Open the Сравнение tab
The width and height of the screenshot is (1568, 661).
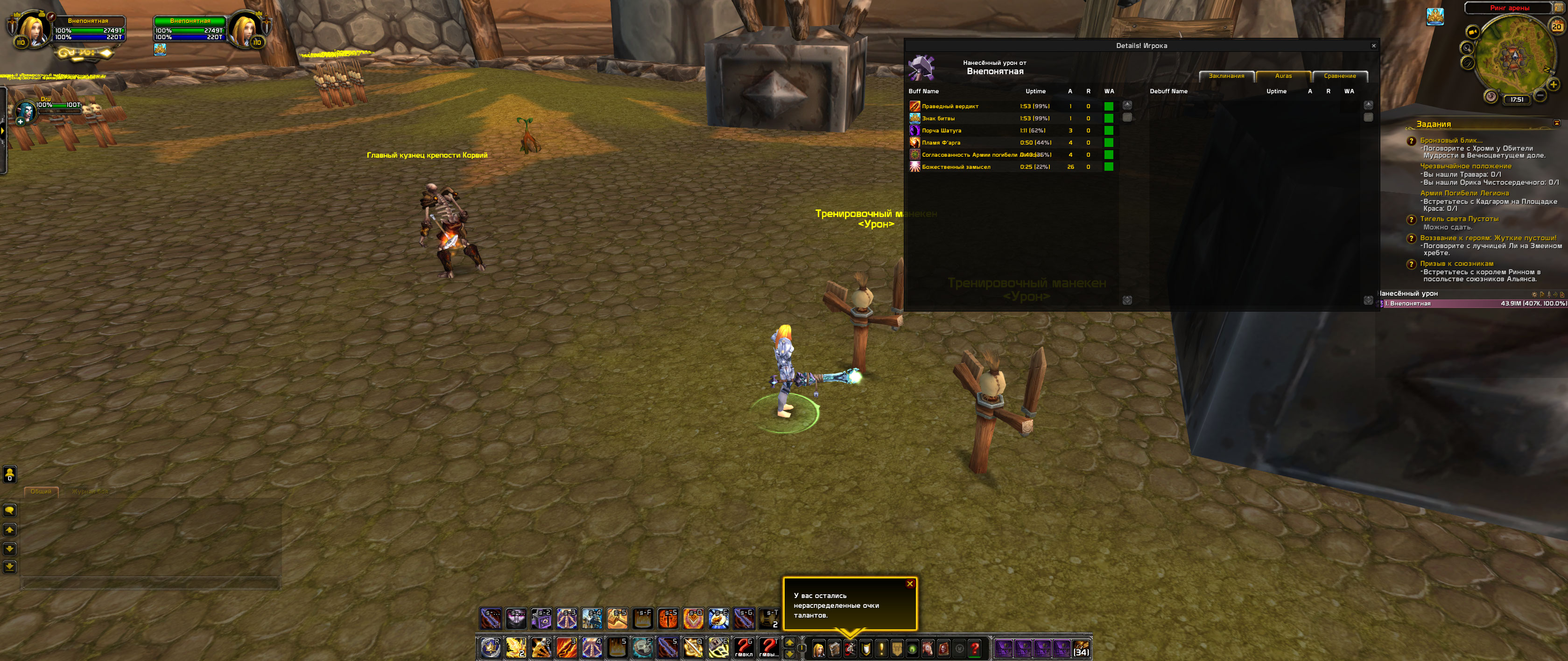click(1339, 76)
